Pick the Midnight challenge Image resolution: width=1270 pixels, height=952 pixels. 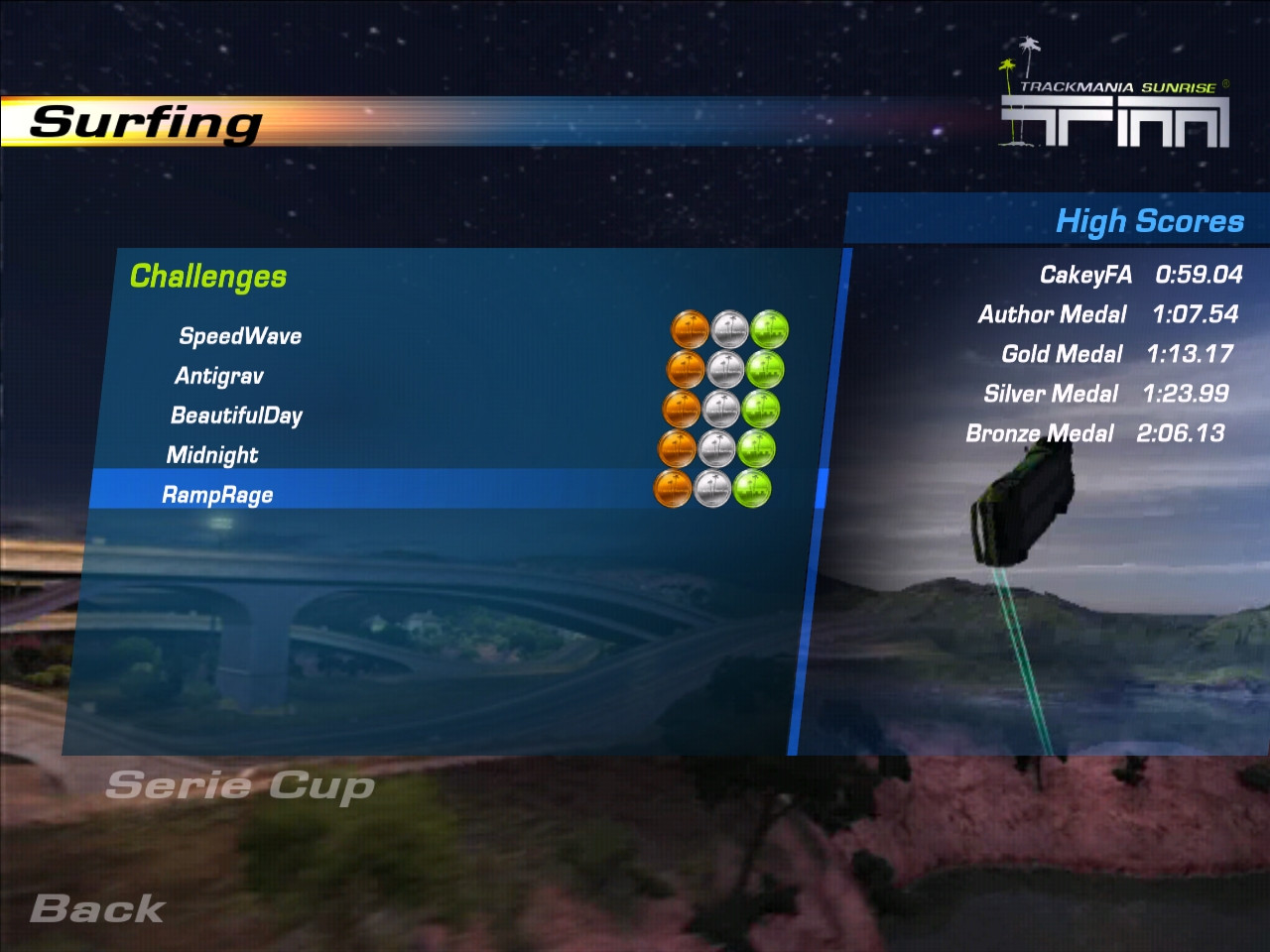[212, 455]
